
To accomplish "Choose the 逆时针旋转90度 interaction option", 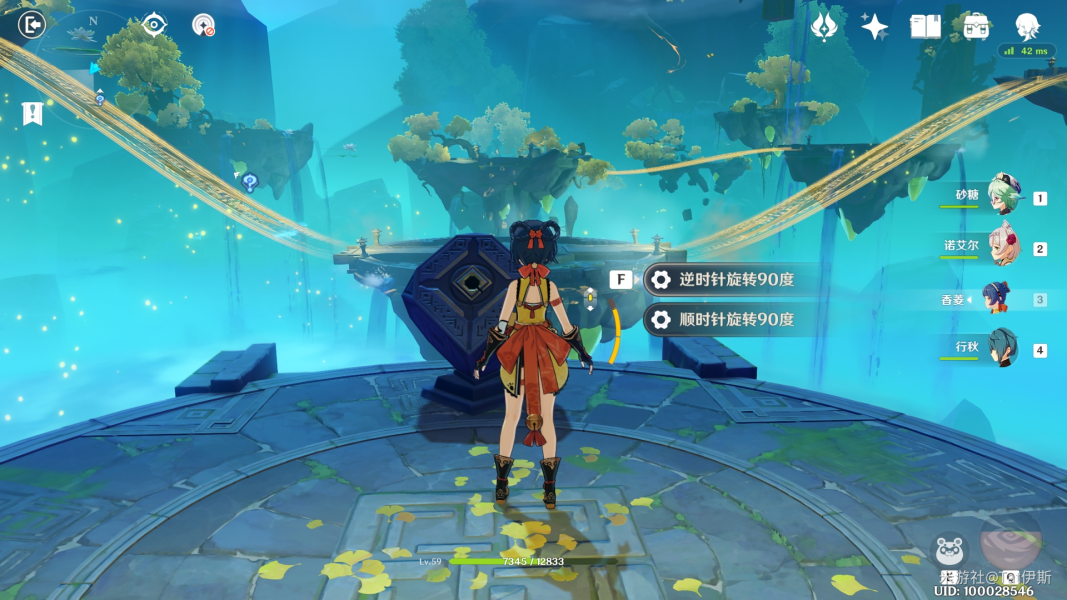I will click(725, 280).
